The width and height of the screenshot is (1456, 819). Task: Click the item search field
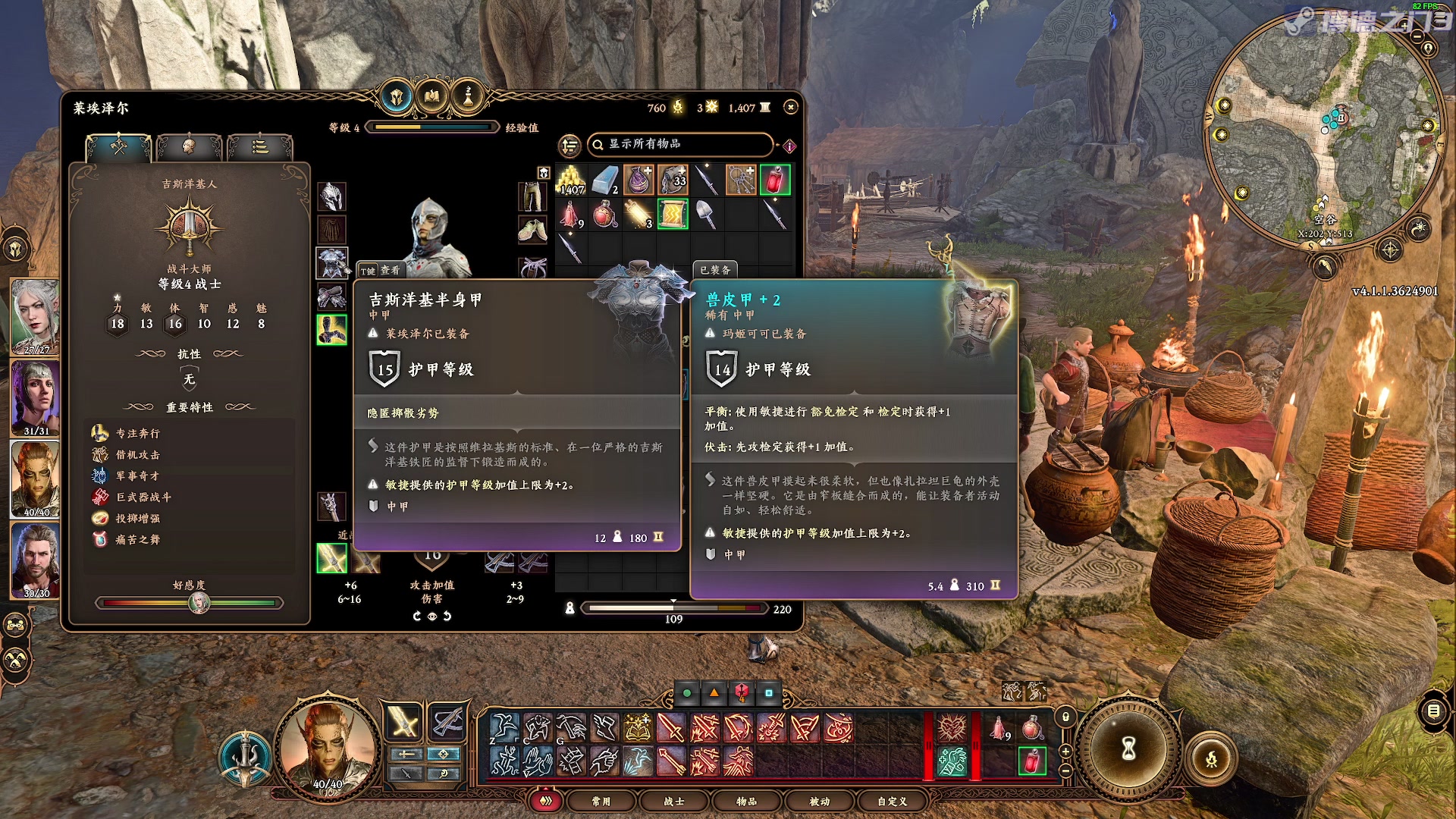tap(680, 144)
